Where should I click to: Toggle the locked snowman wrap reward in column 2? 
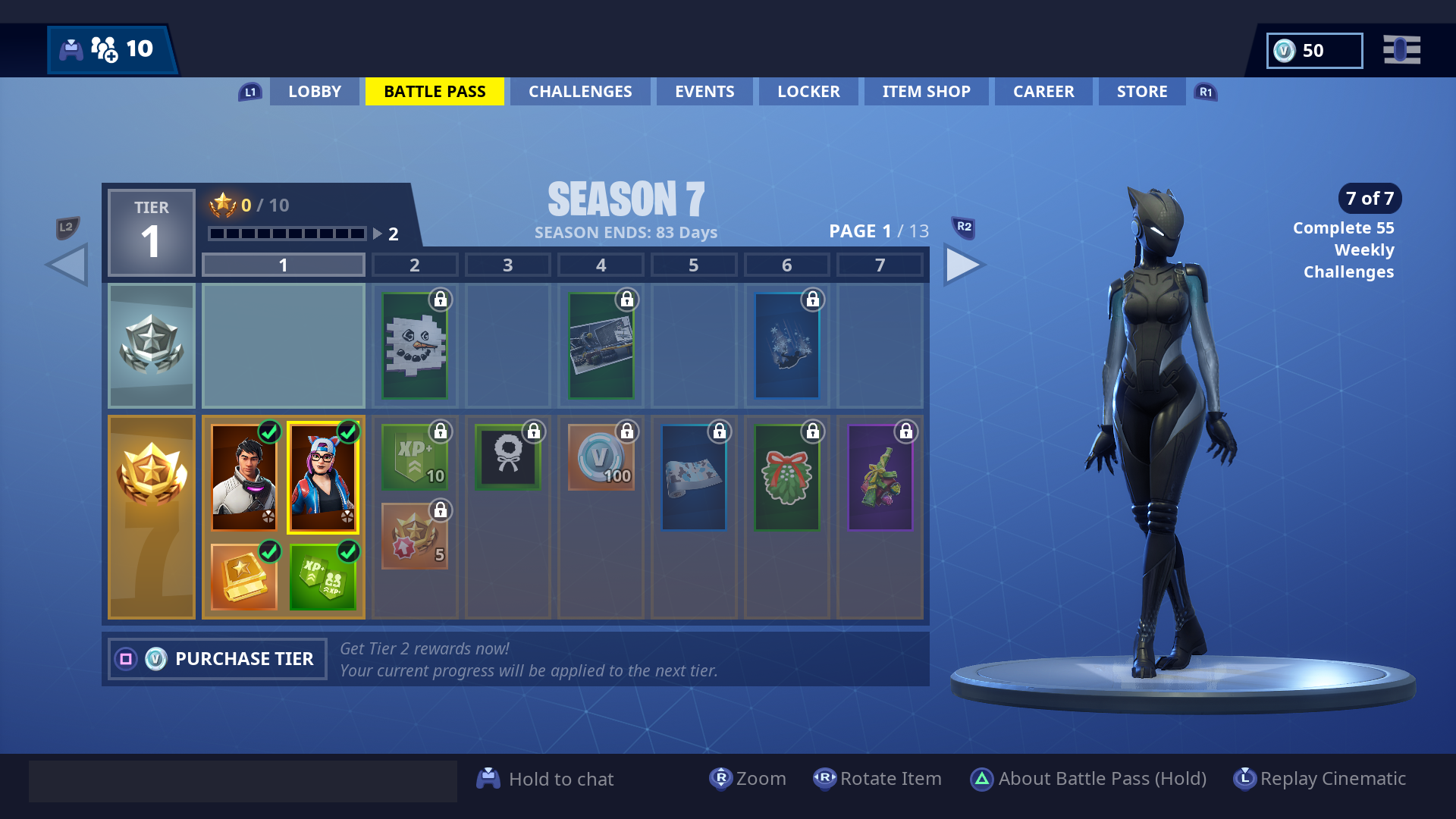pyautogui.click(x=415, y=345)
